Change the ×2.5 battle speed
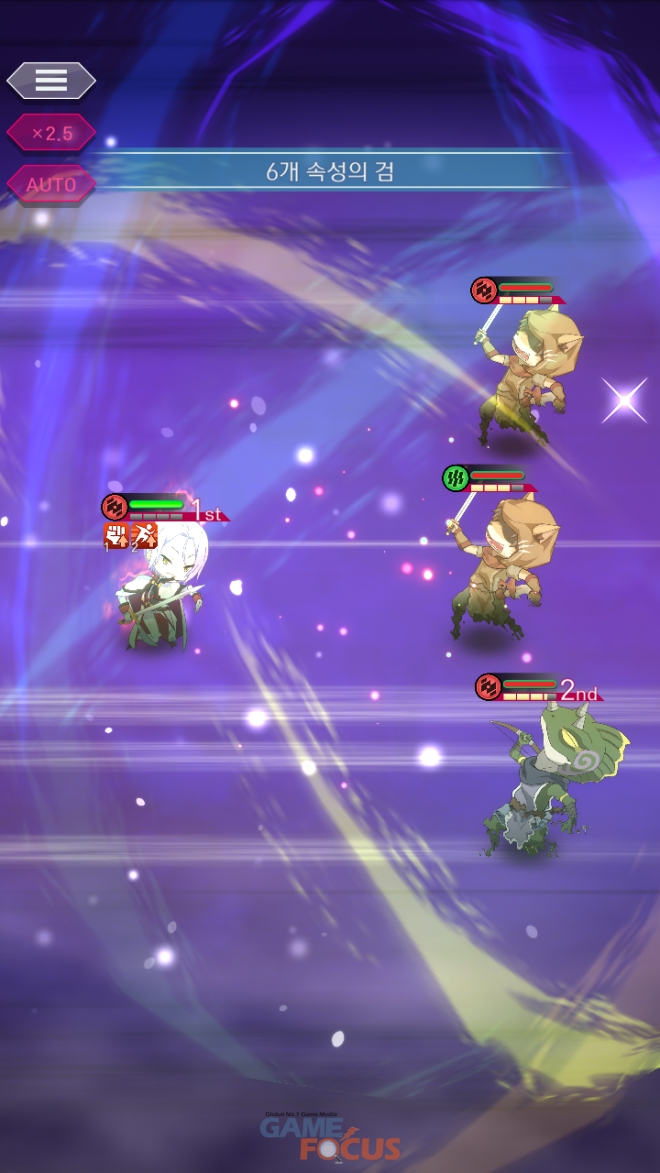The height and width of the screenshot is (1173, 660). pos(51,133)
